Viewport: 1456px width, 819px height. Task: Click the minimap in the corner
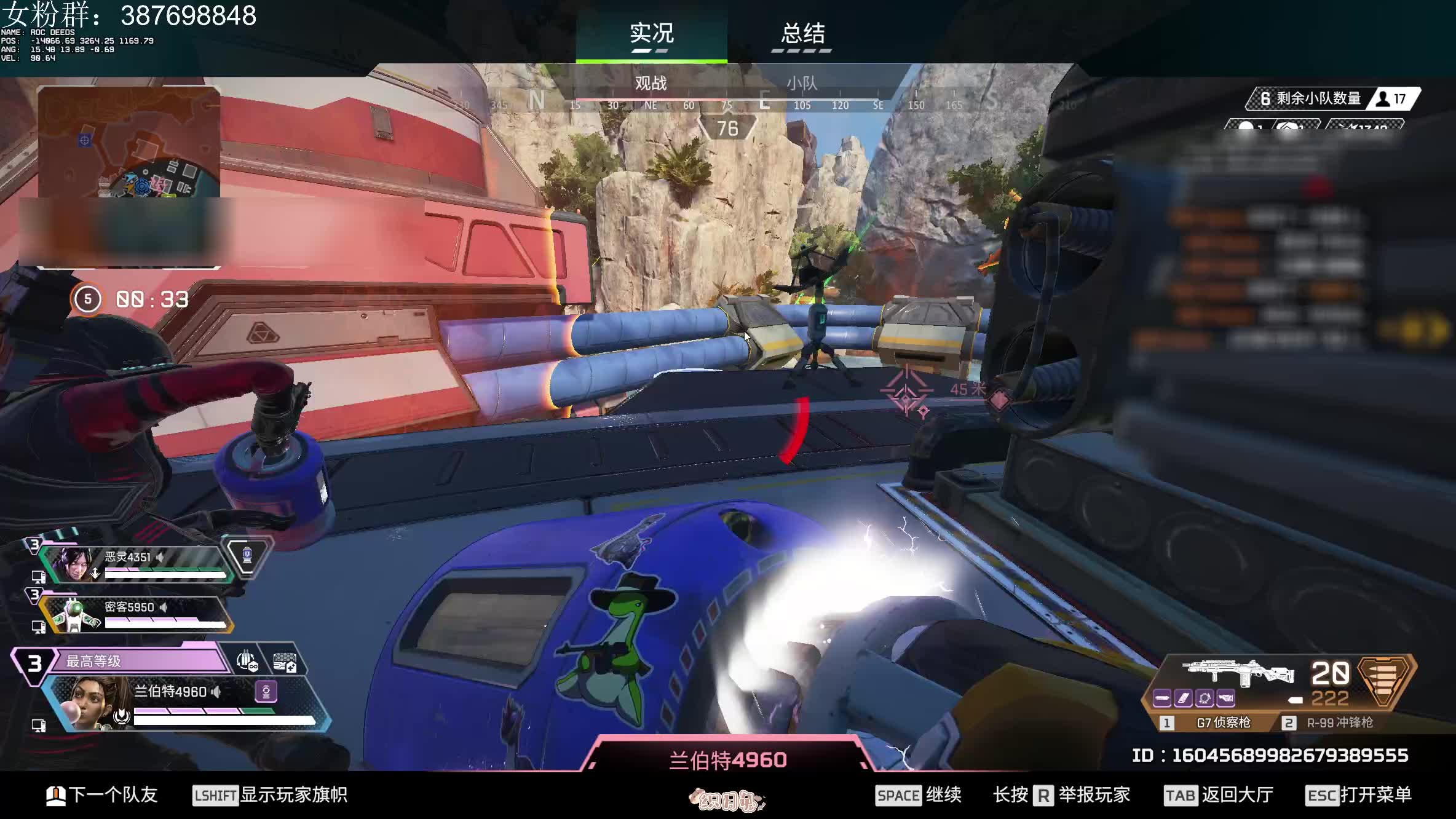point(129,142)
